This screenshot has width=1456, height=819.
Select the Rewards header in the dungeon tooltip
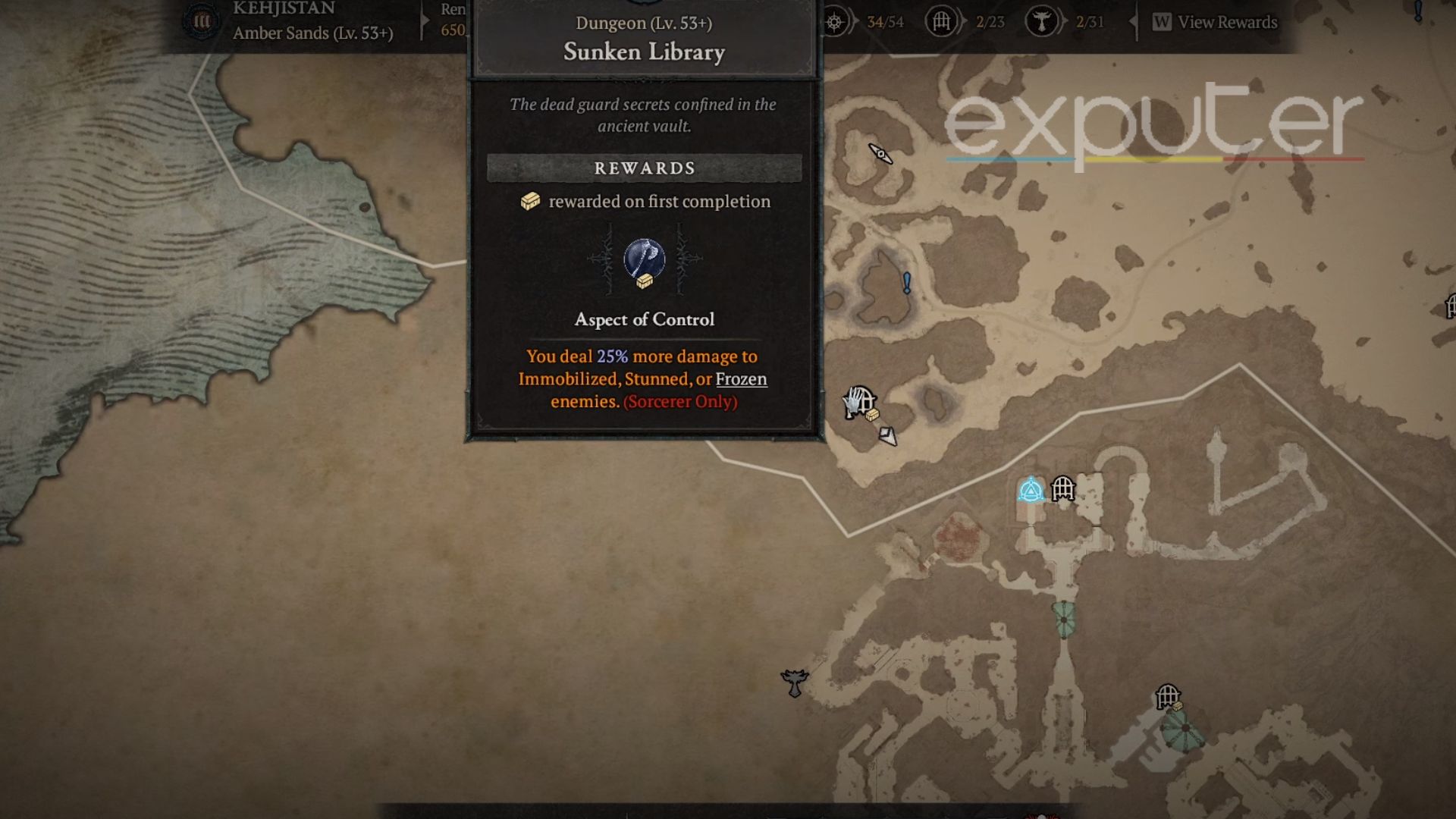coord(643,168)
